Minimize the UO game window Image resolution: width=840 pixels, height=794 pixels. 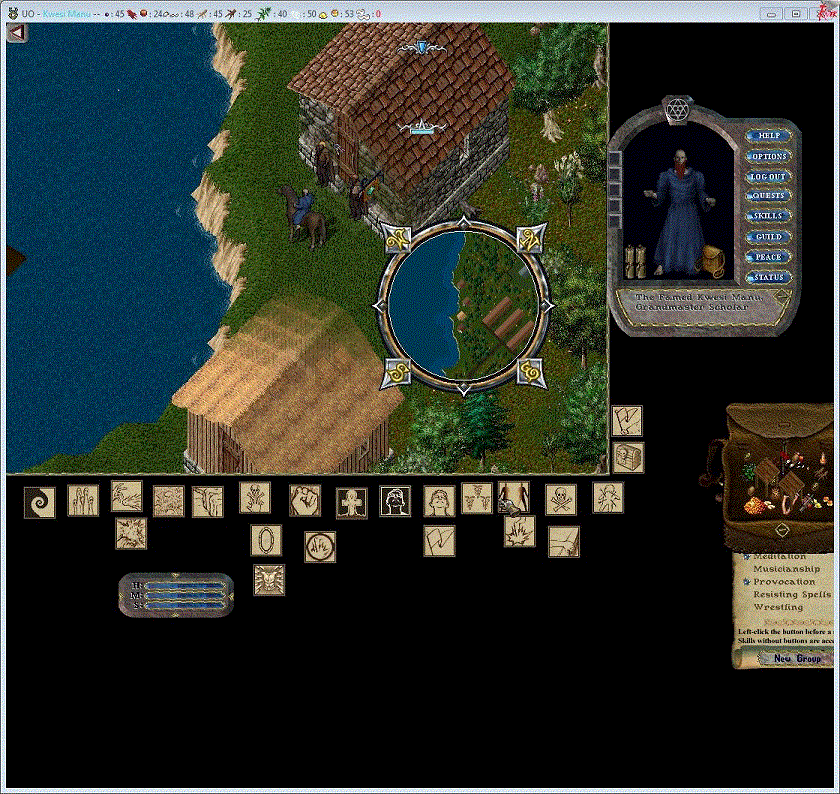(x=770, y=13)
